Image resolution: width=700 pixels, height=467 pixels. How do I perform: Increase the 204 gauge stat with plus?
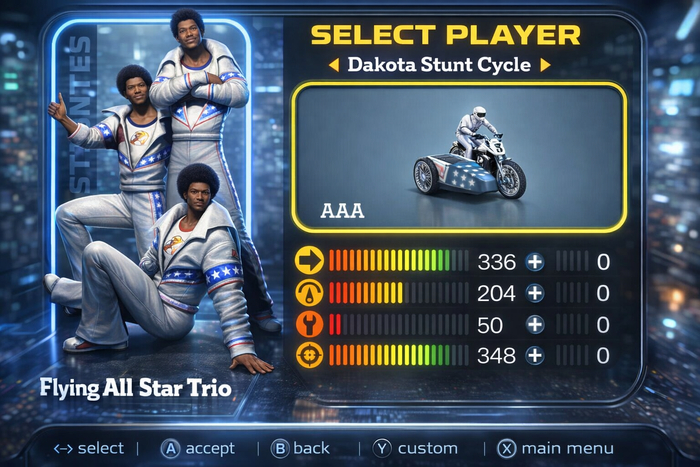click(x=535, y=293)
